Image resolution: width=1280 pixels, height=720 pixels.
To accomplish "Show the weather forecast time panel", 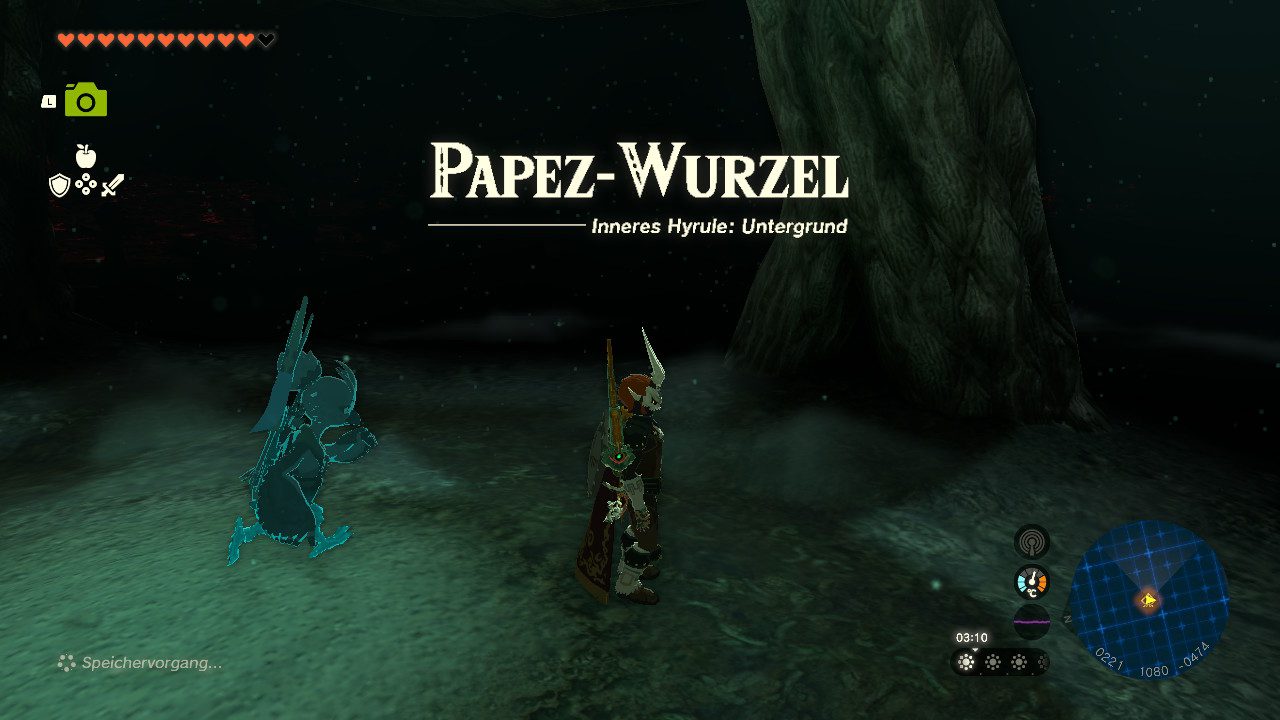I will point(999,661).
